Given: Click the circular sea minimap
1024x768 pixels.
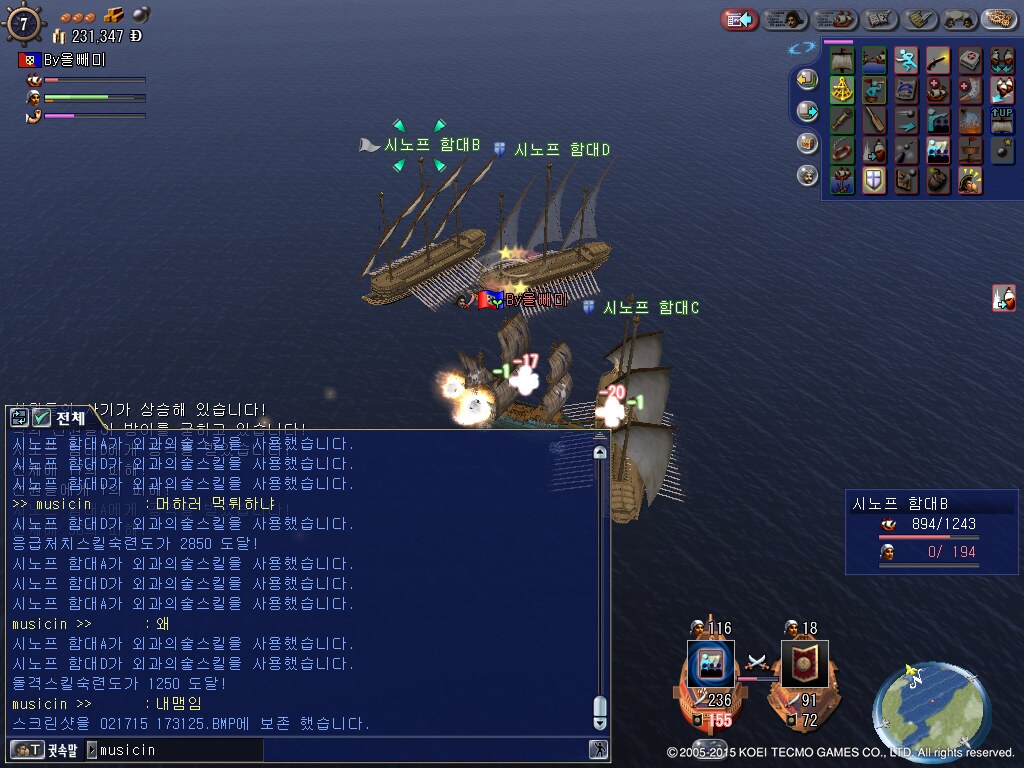Looking at the screenshot, I should [x=931, y=709].
